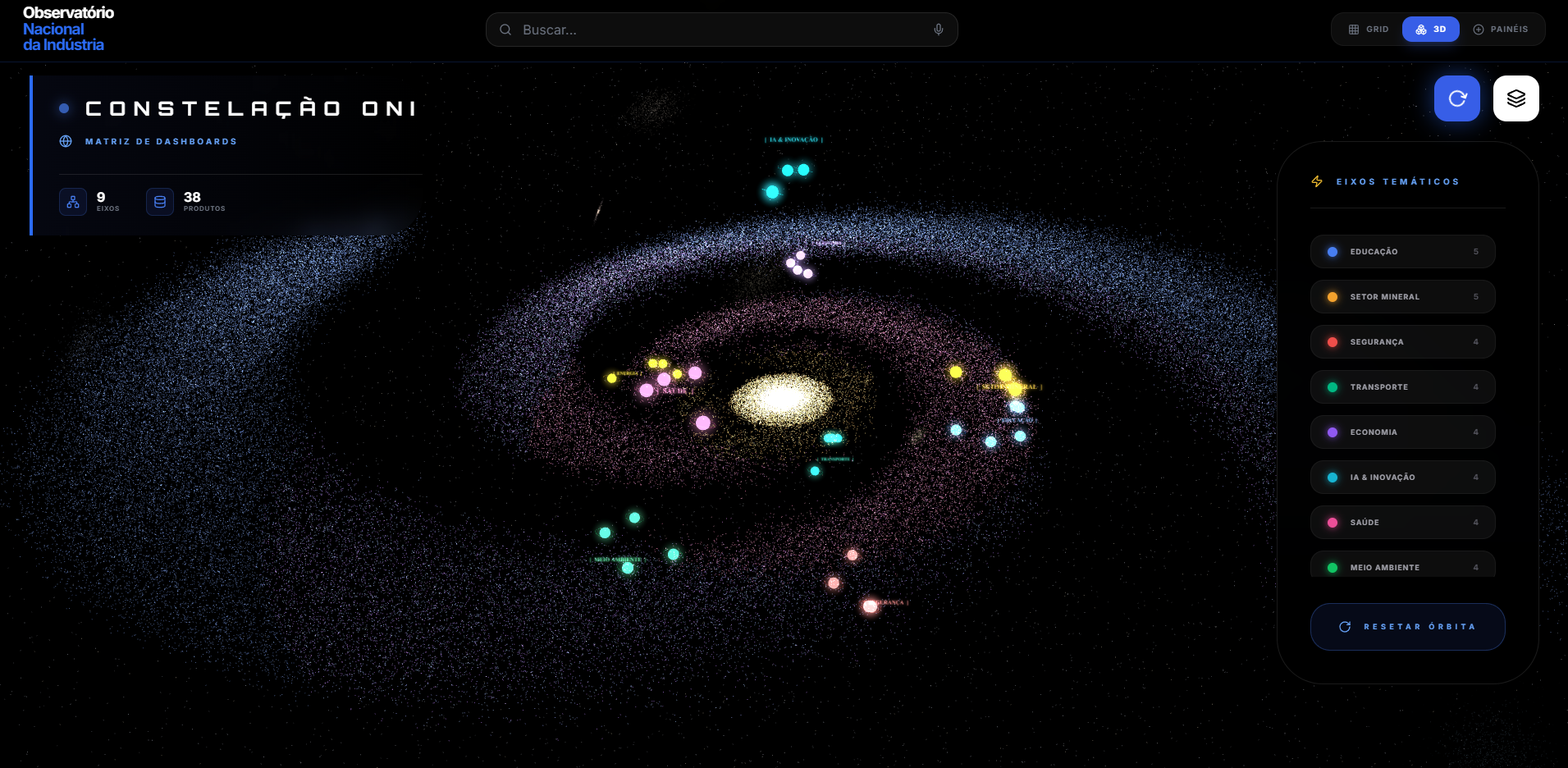1568x768 pixels.
Task: Filter by the Educação axis
Action: (1402, 252)
